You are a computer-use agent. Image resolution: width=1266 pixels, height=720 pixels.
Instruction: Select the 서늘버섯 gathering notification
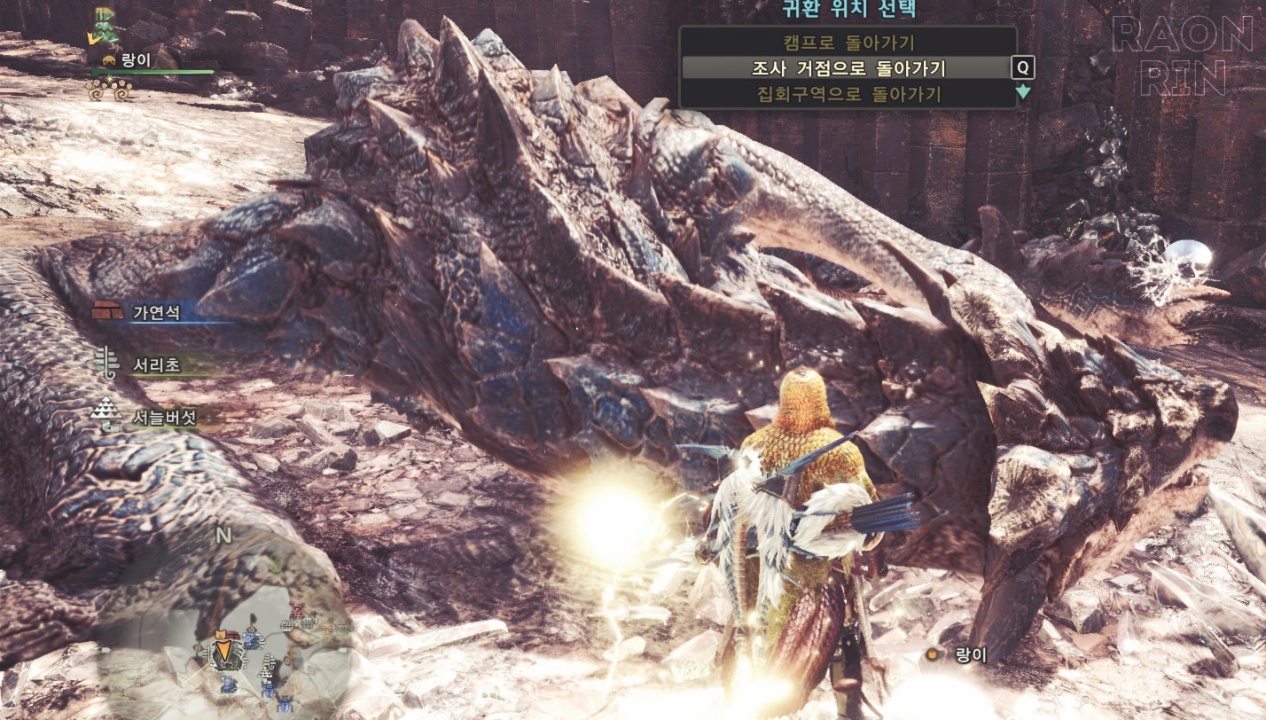(x=160, y=416)
